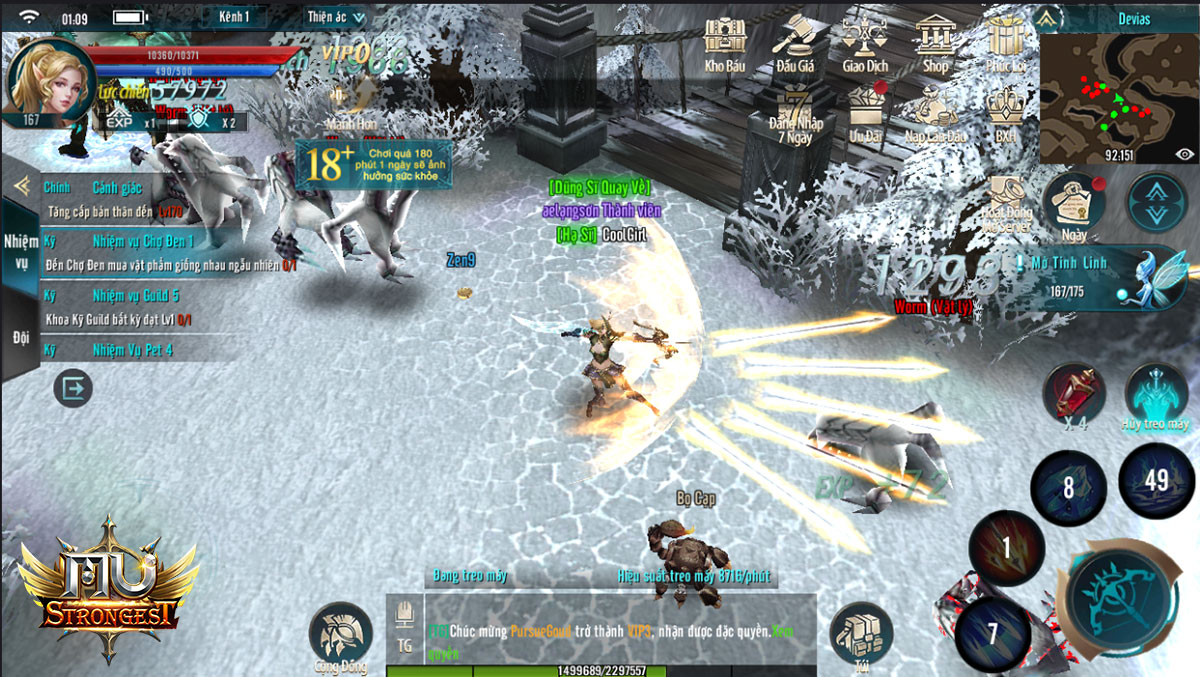This screenshot has width=1200, height=677.
Task: Open the Ưu Đãi offers icon
Action: click(x=866, y=112)
